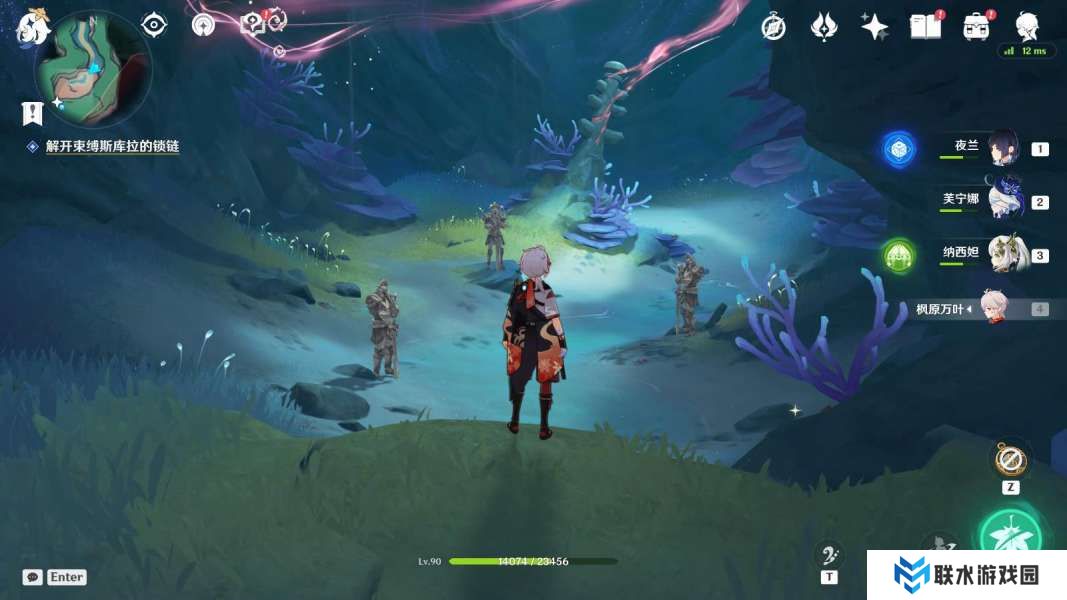The width and height of the screenshot is (1067, 600).
Task: Open the battle pass wings icon
Action: click(823, 27)
